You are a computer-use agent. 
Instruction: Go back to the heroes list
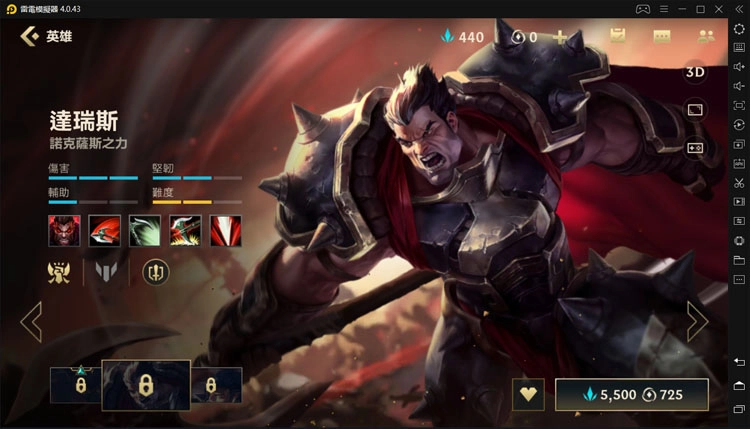point(31,37)
